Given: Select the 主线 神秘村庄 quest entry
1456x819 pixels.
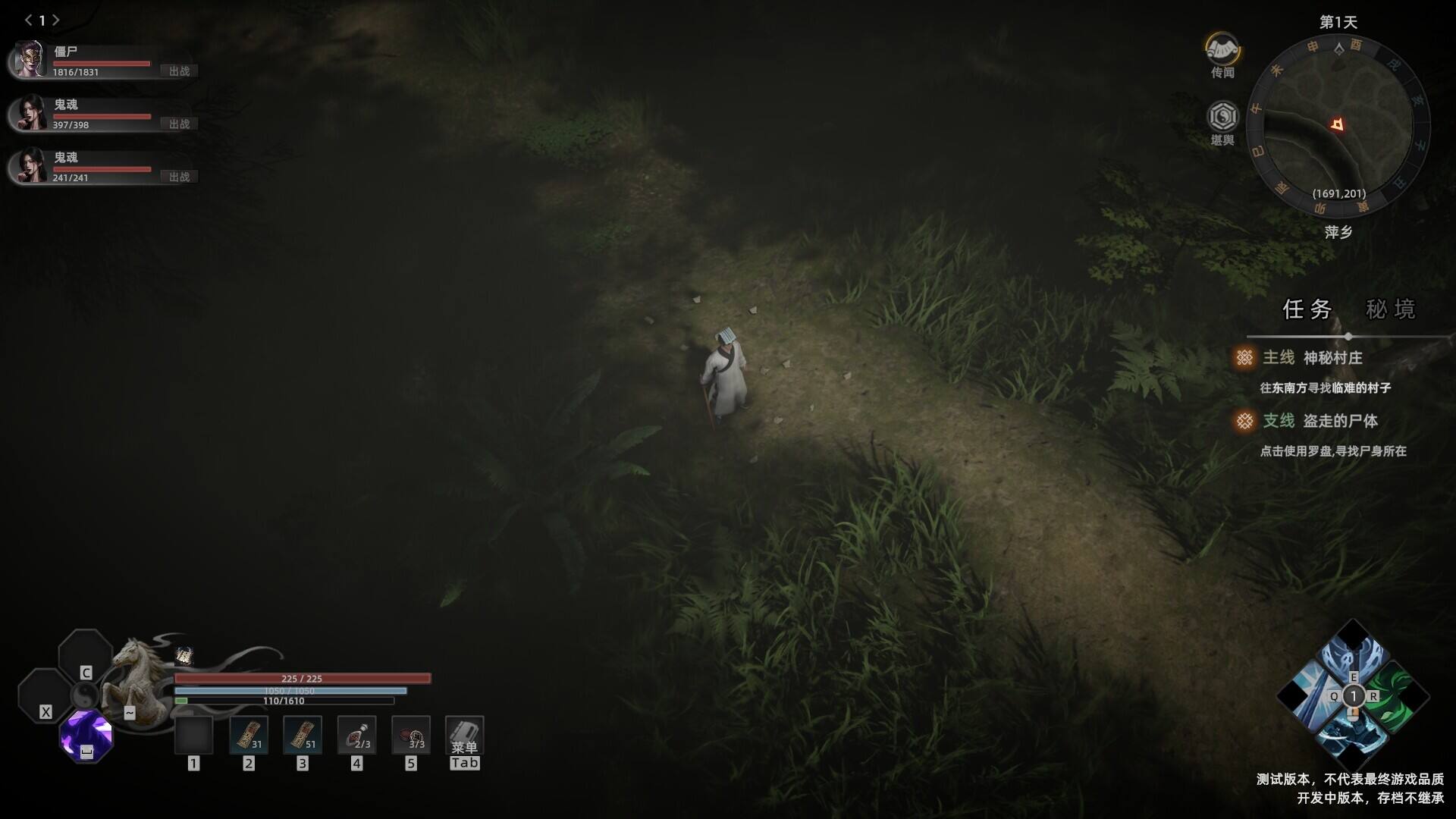Looking at the screenshot, I should (1332, 358).
